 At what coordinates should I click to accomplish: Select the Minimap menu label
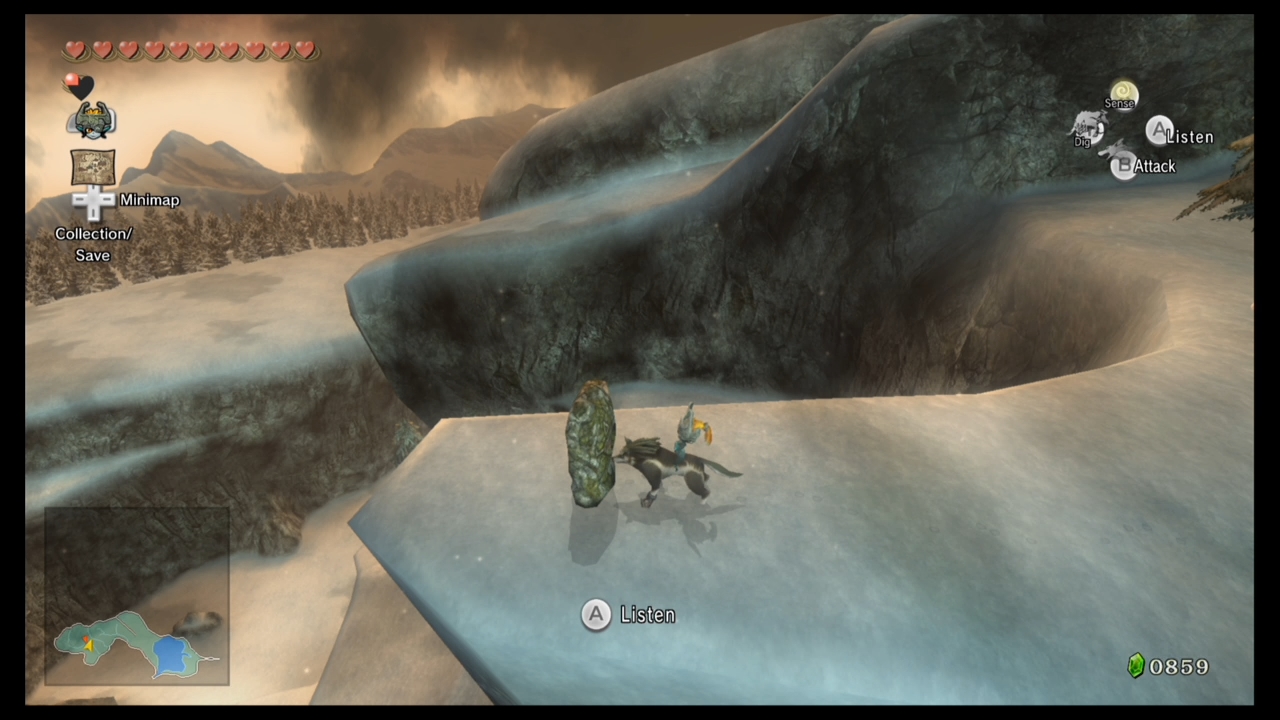149,200
